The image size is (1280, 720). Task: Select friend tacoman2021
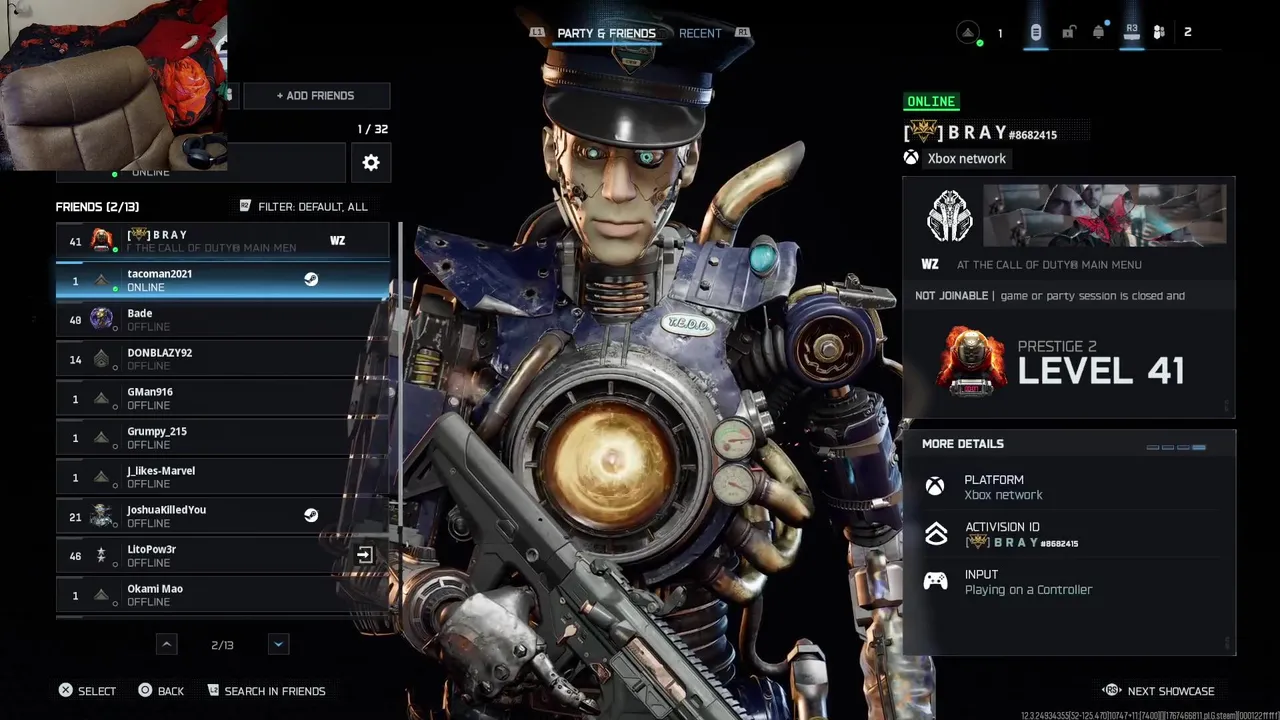coord(222,280)
